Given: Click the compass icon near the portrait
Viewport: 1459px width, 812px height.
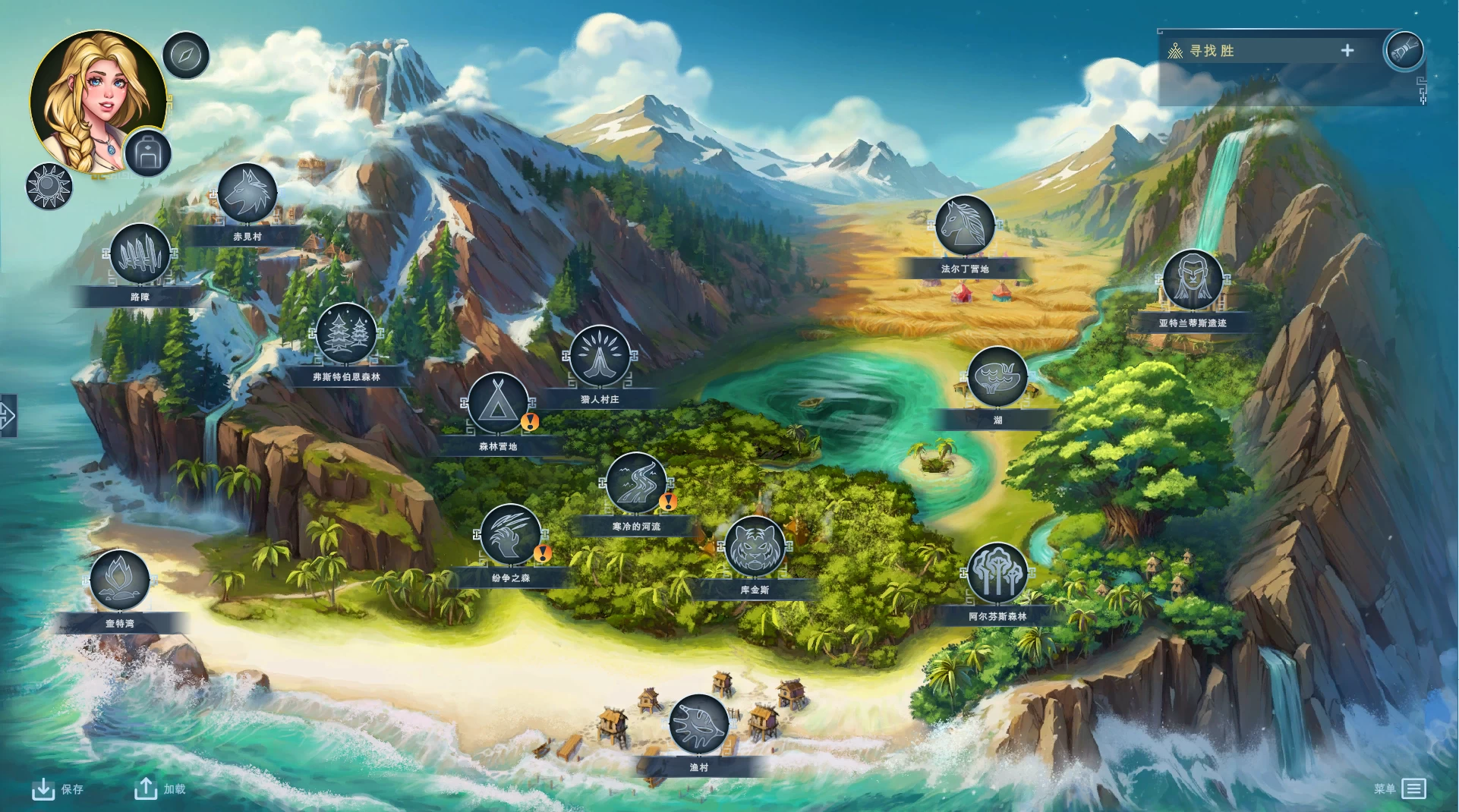Looking at the screenshot, I should tap(186, 55).
